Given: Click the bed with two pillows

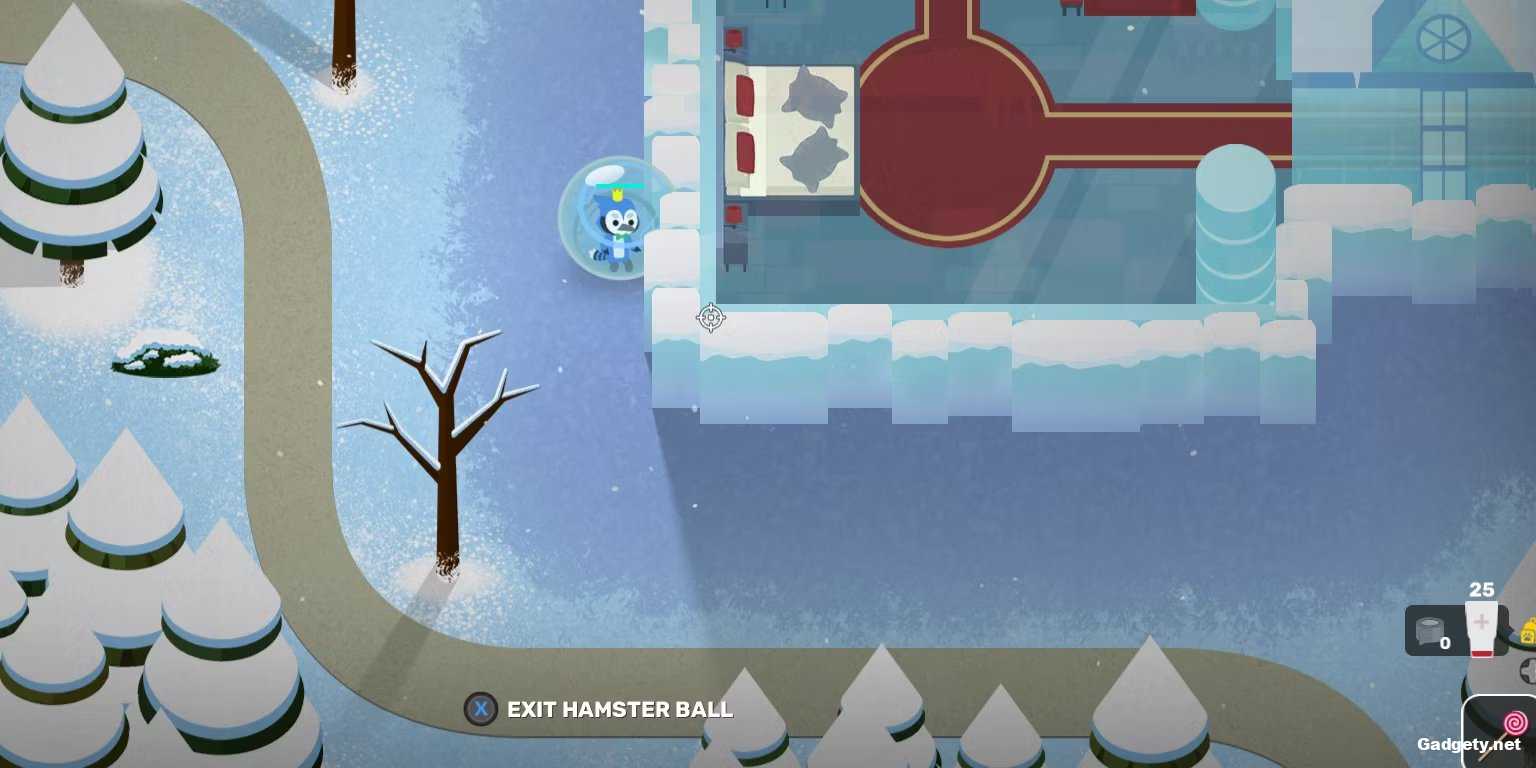Looking at the screenshot, I should tap(790, 130).
